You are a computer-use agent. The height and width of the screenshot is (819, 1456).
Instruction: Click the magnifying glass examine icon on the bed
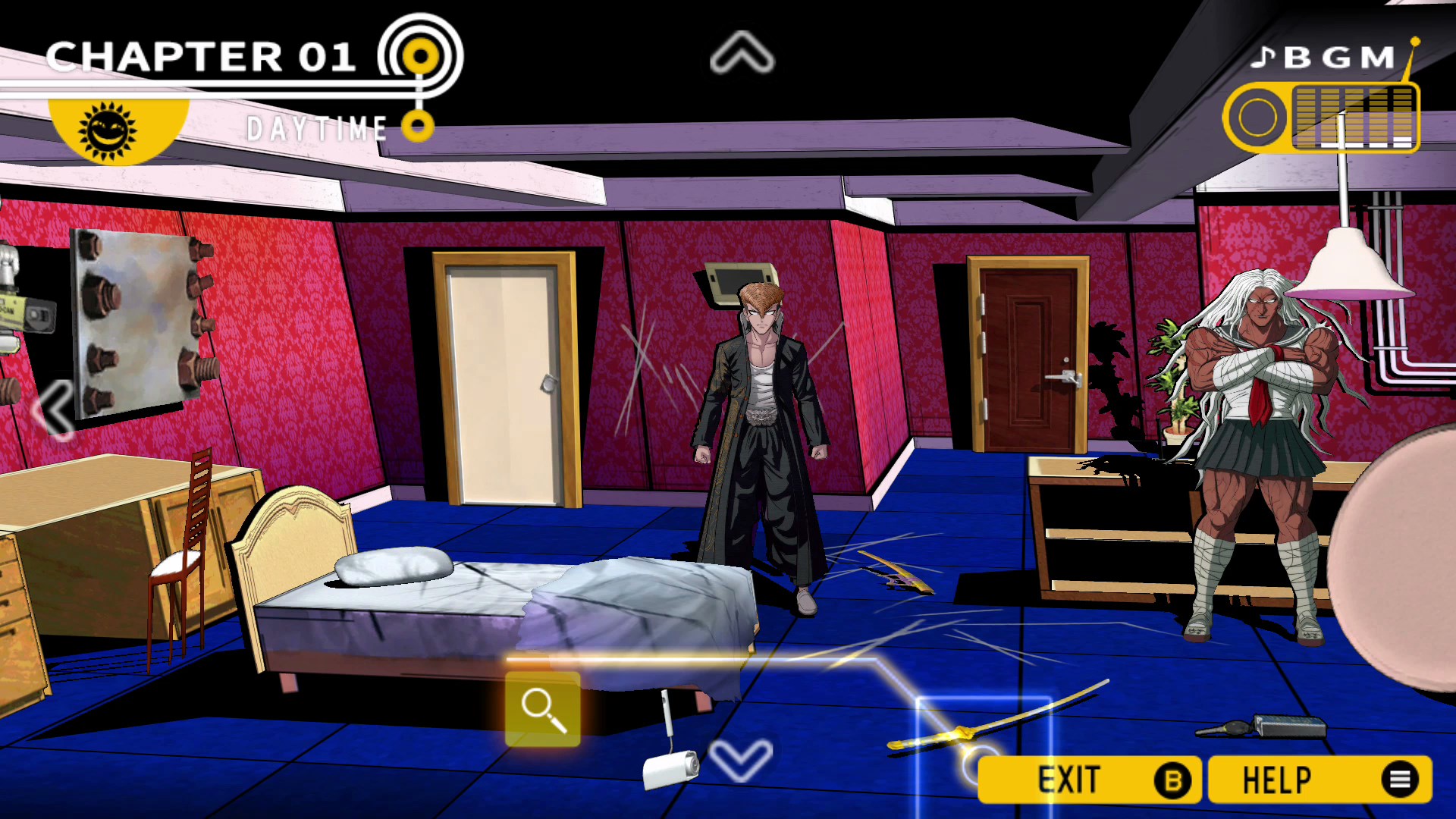coord(541,708)
